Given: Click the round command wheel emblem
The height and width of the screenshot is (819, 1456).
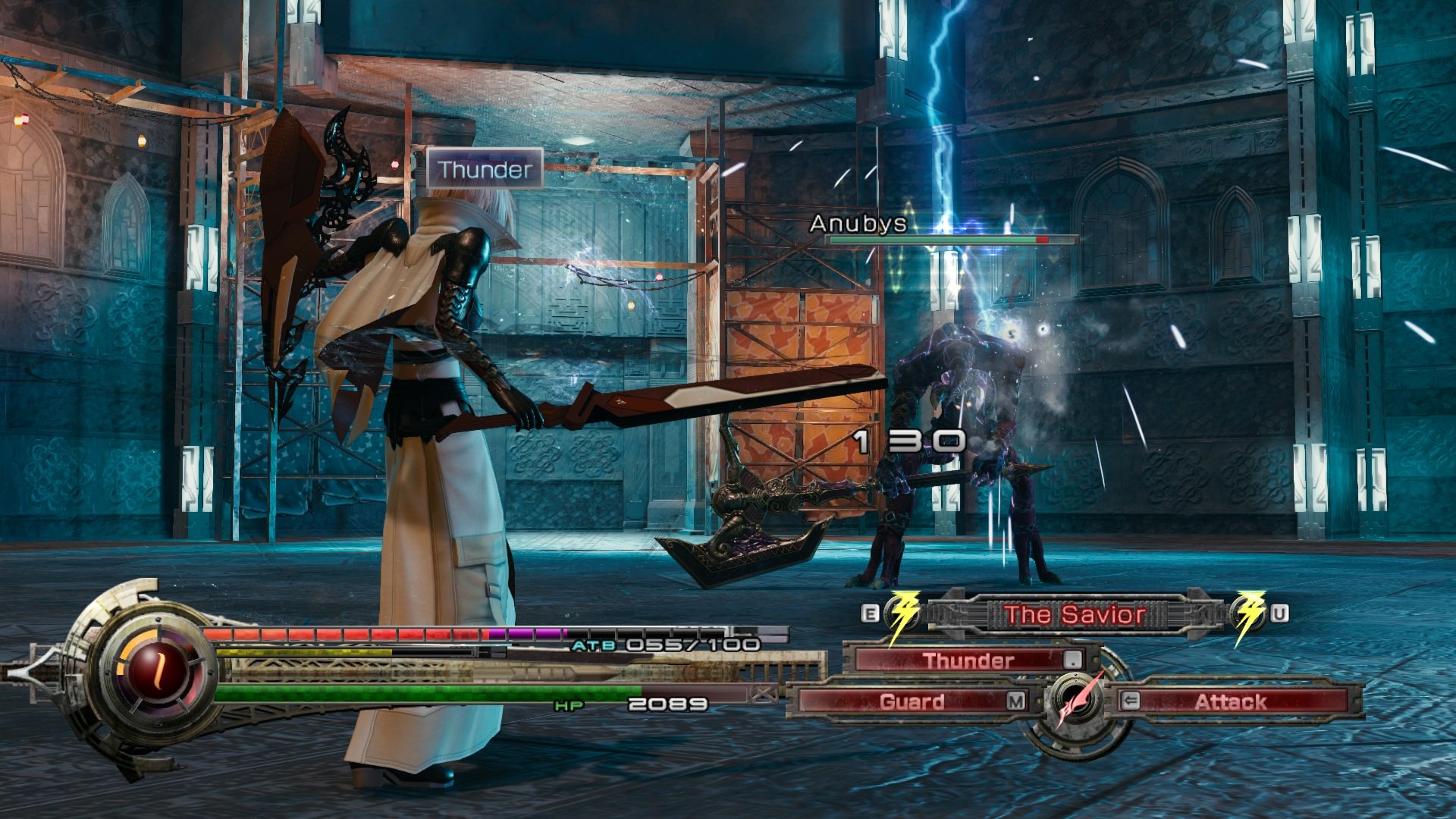Looking at the screenshot, I should [1076, 703].
